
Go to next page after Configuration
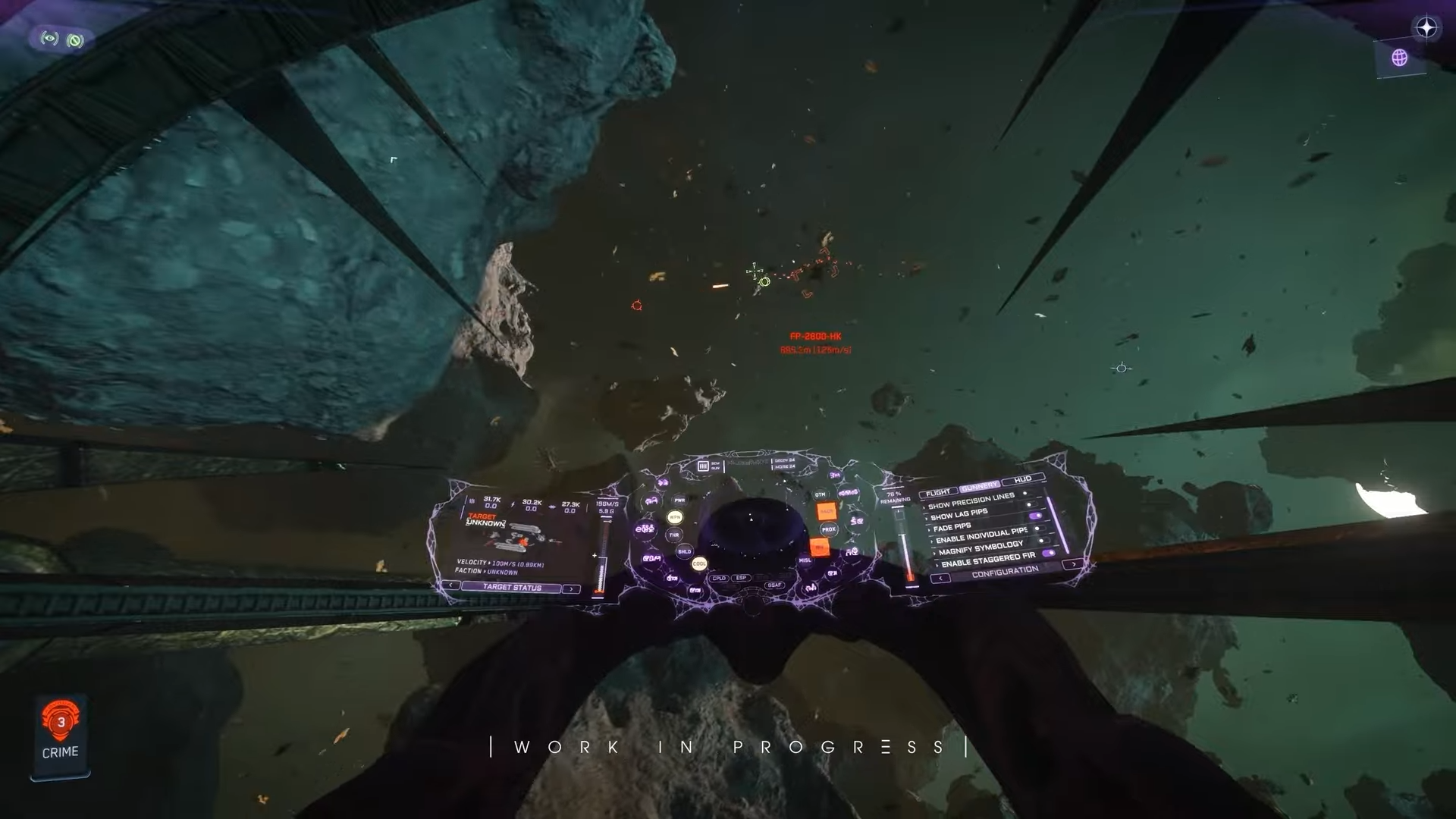coord(1073,564)
